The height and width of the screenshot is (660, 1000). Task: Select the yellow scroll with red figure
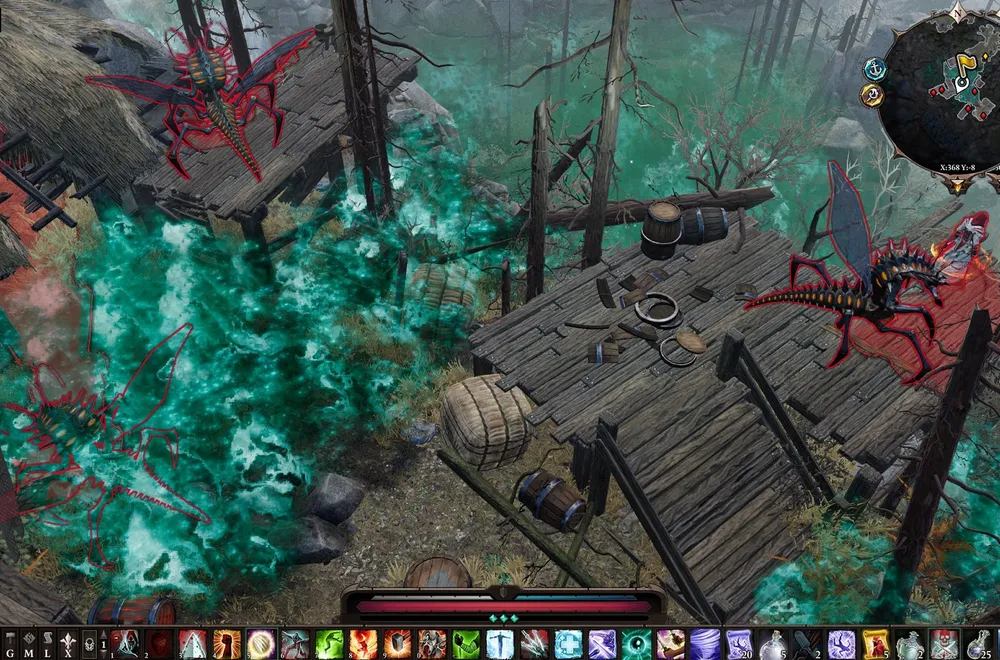pos(875,643)
